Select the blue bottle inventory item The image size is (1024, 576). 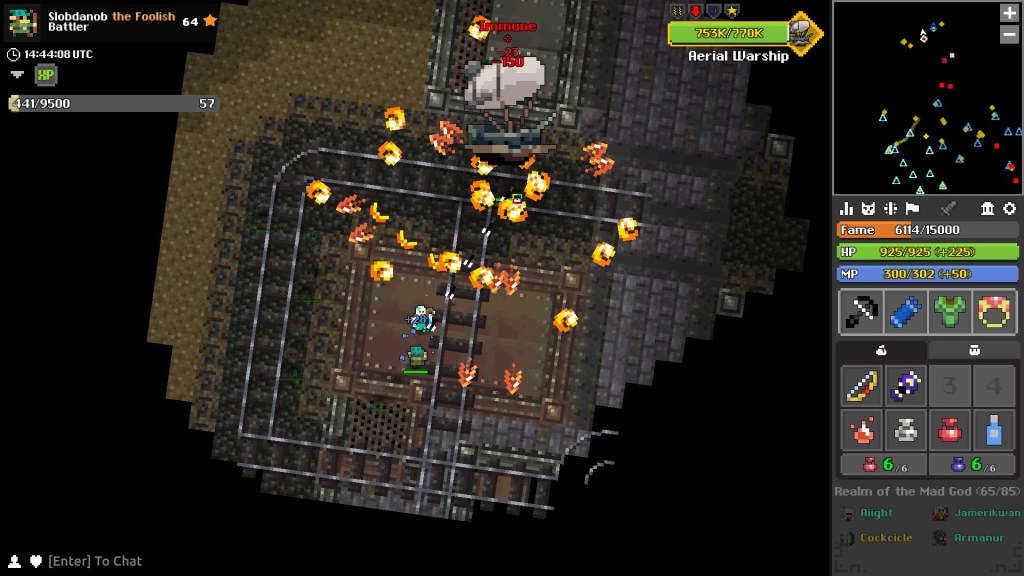[994, 430]
